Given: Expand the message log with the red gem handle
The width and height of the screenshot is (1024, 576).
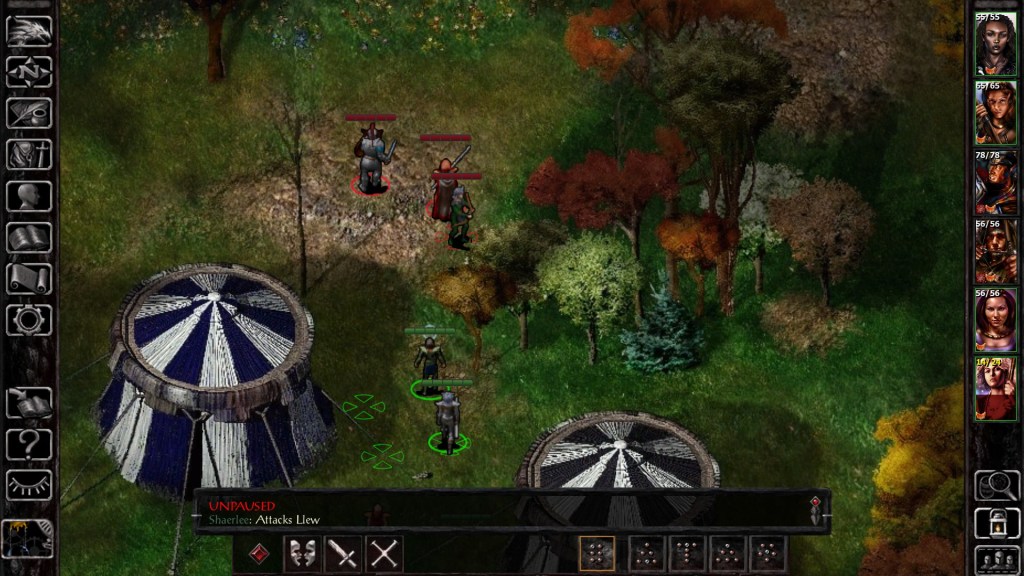Looking at the screenshot, I should click(x=816, y=509).
